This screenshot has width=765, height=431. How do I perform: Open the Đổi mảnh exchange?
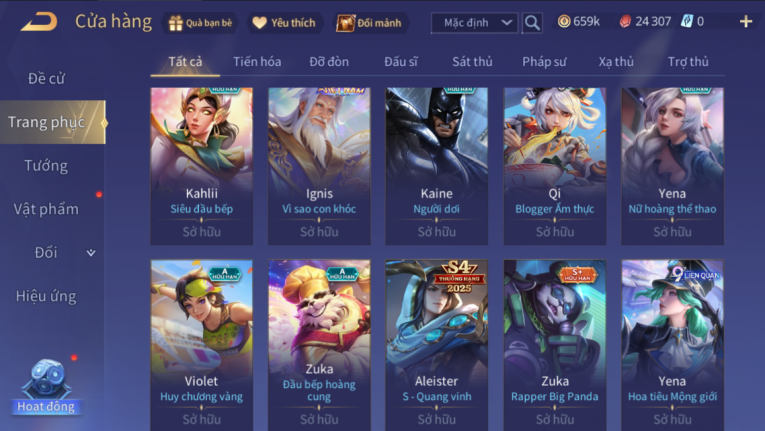tap(372, 22)
